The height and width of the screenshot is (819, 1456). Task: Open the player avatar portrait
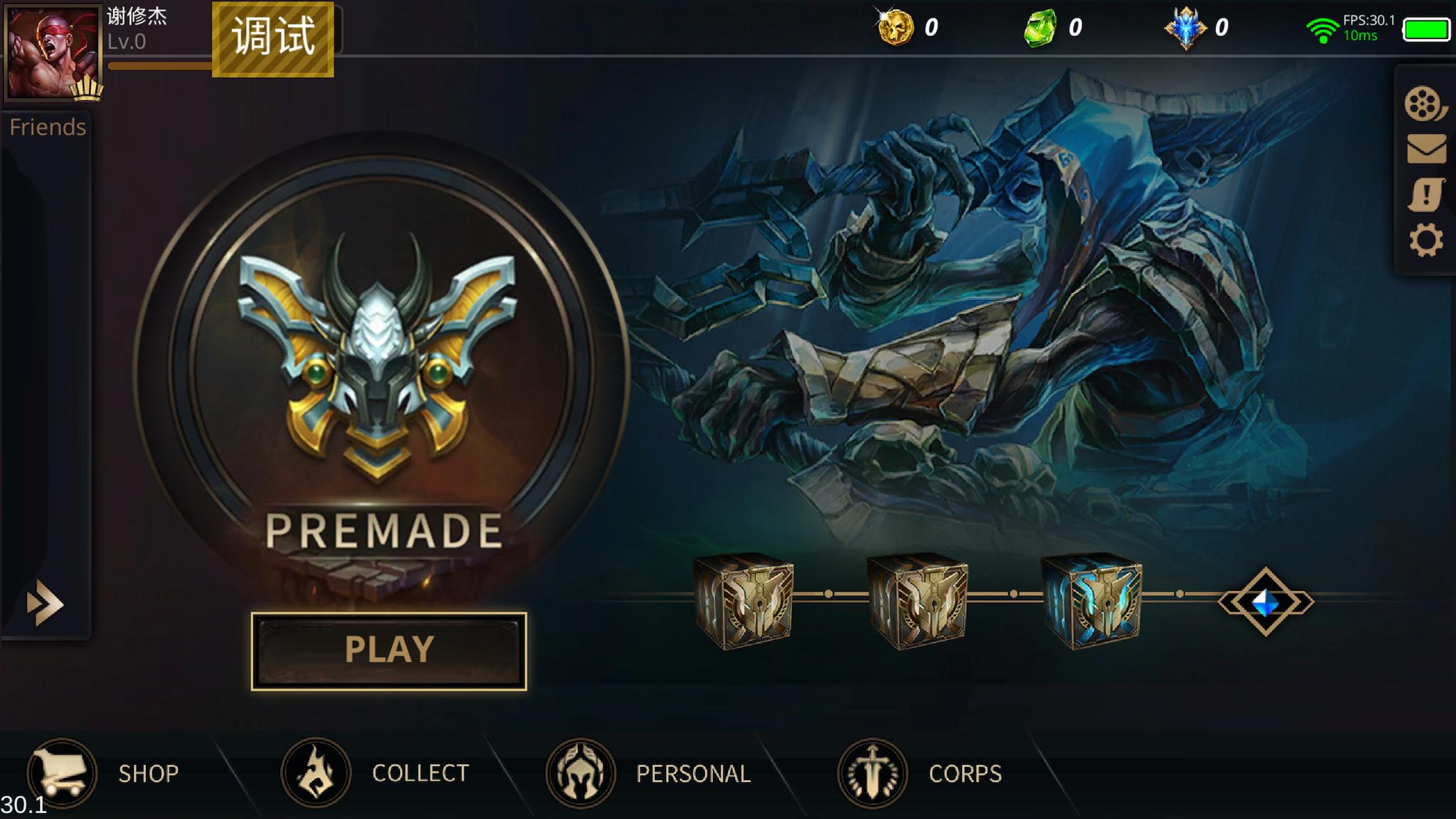pos(53,53)
